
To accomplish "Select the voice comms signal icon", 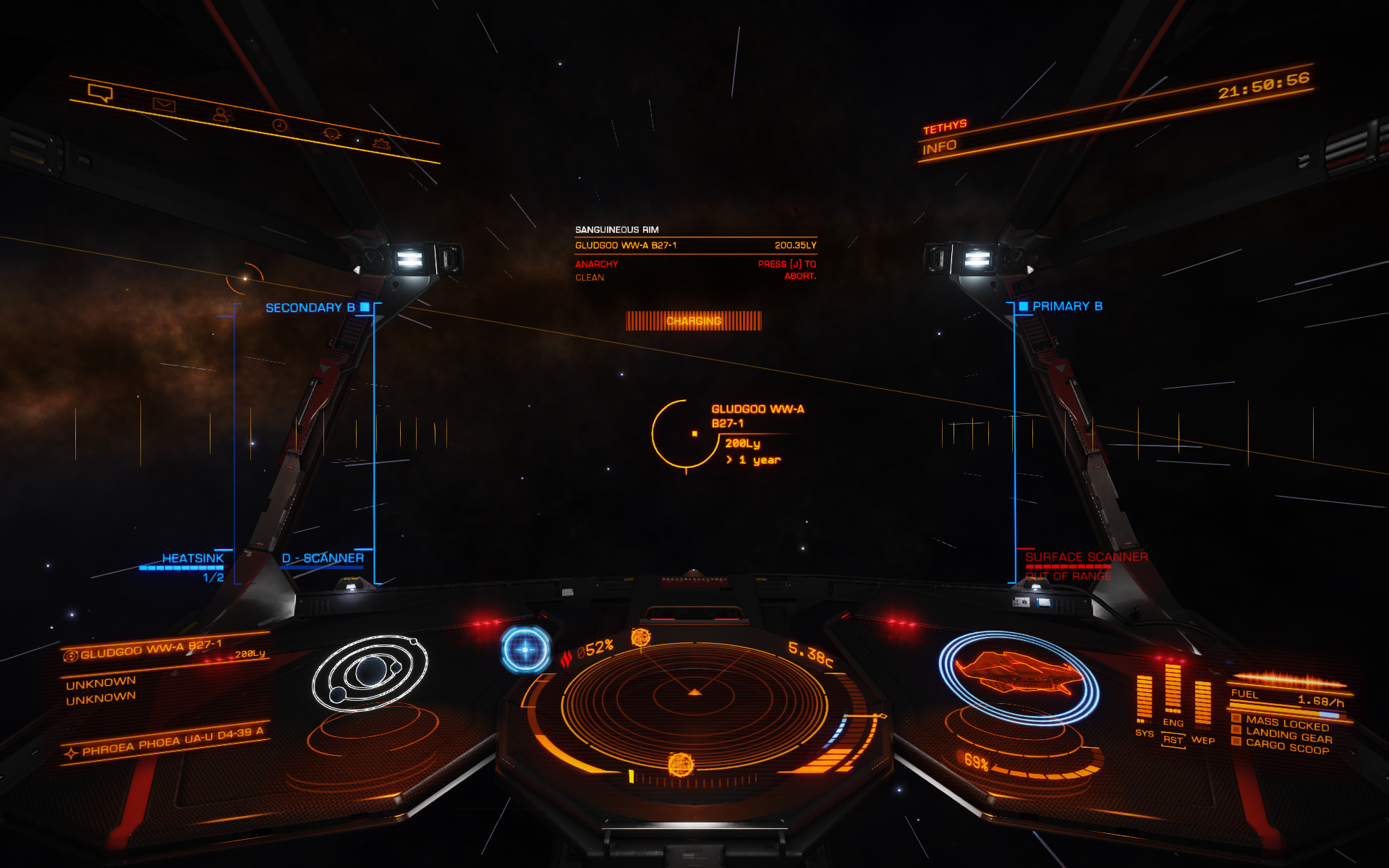I will click(x=331, y=135).
